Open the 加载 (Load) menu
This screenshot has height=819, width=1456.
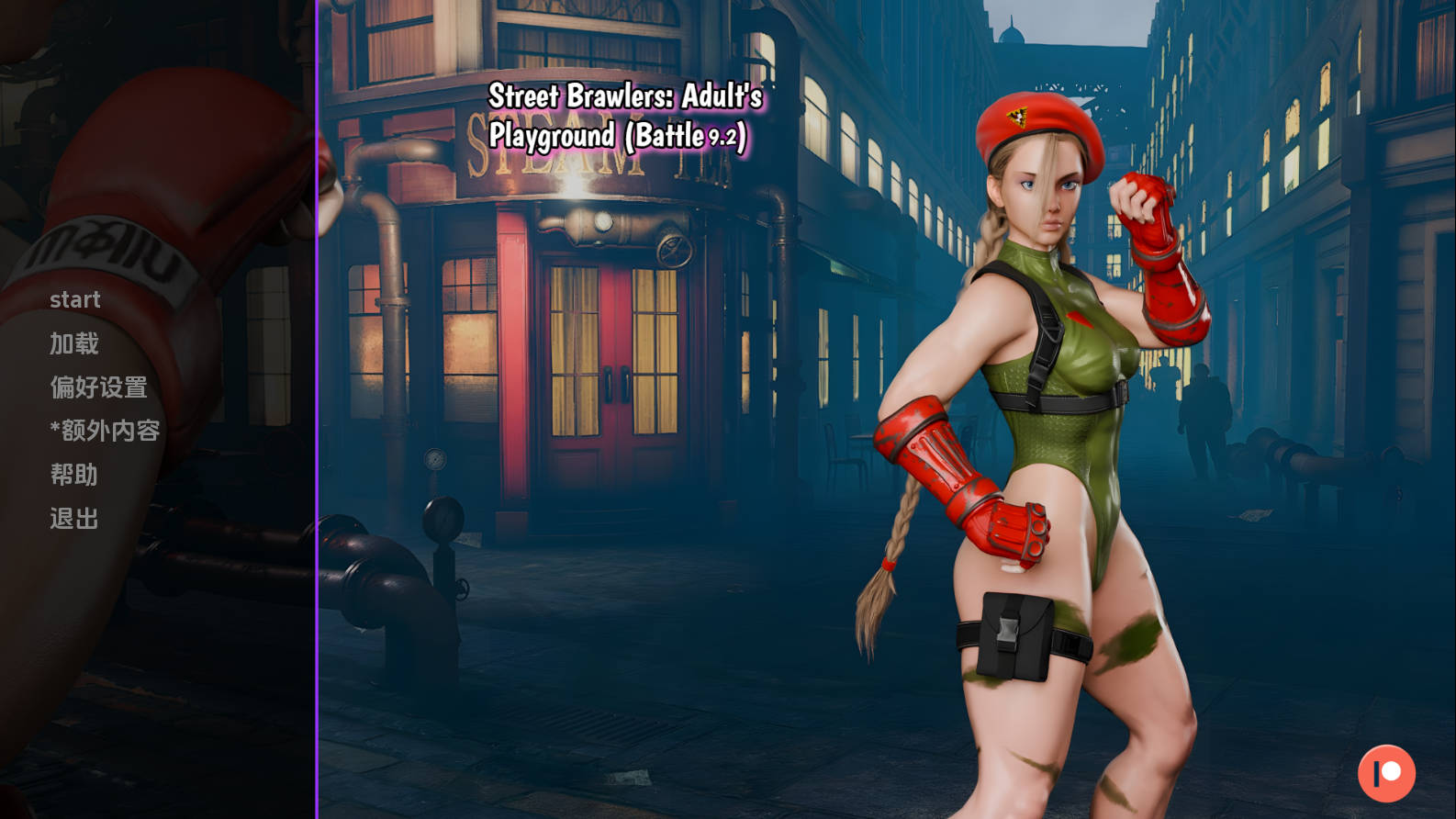pyautogui.click(x=74, y=344)
